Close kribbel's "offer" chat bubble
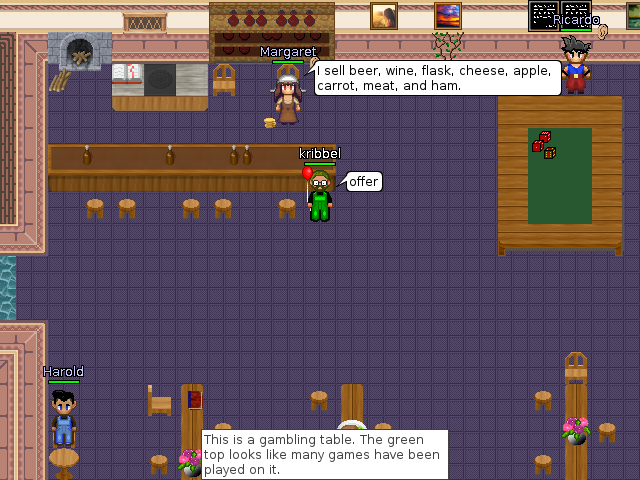 (x=363, y=181)
